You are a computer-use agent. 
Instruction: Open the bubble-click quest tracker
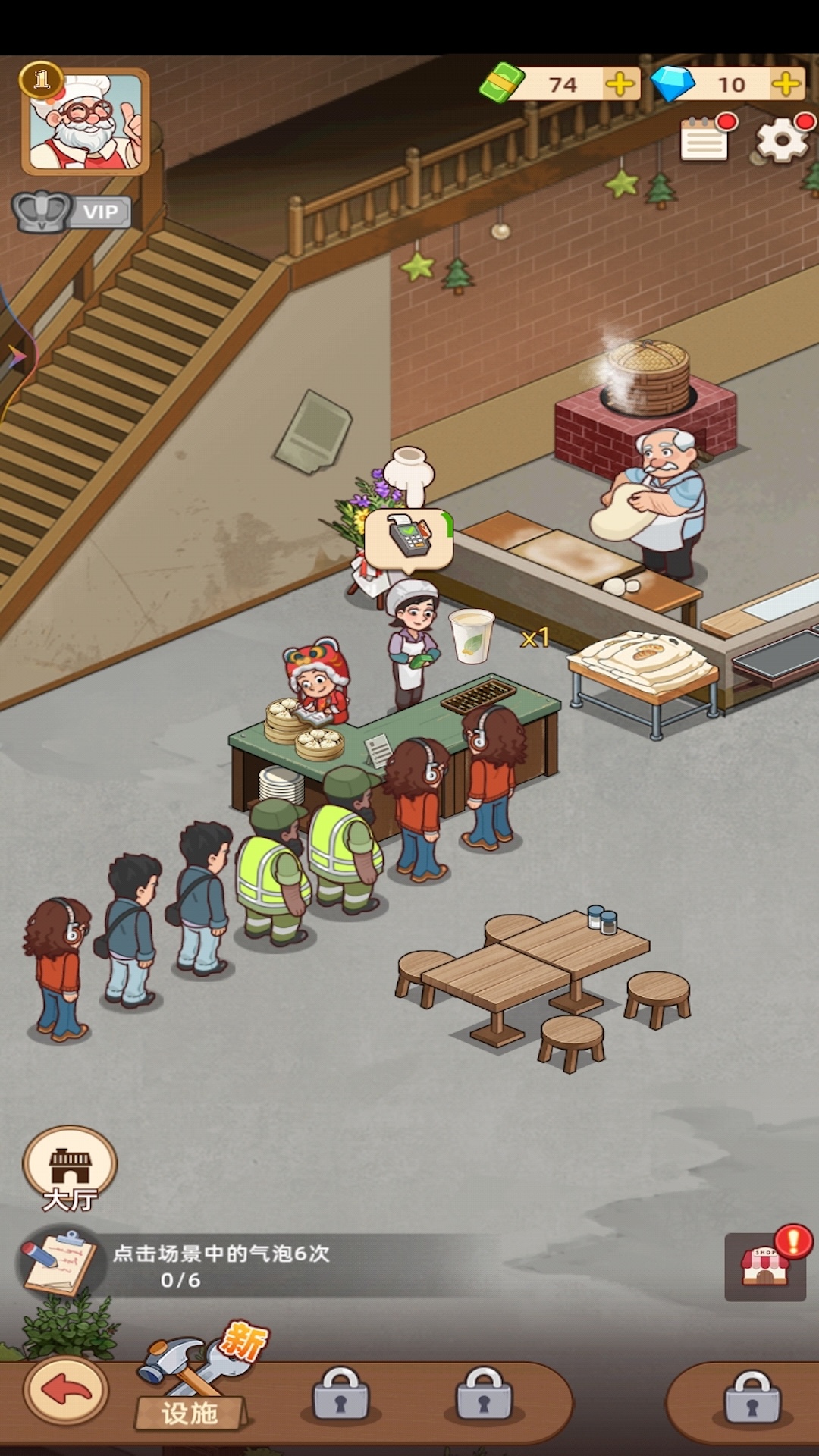[220, 1266]
